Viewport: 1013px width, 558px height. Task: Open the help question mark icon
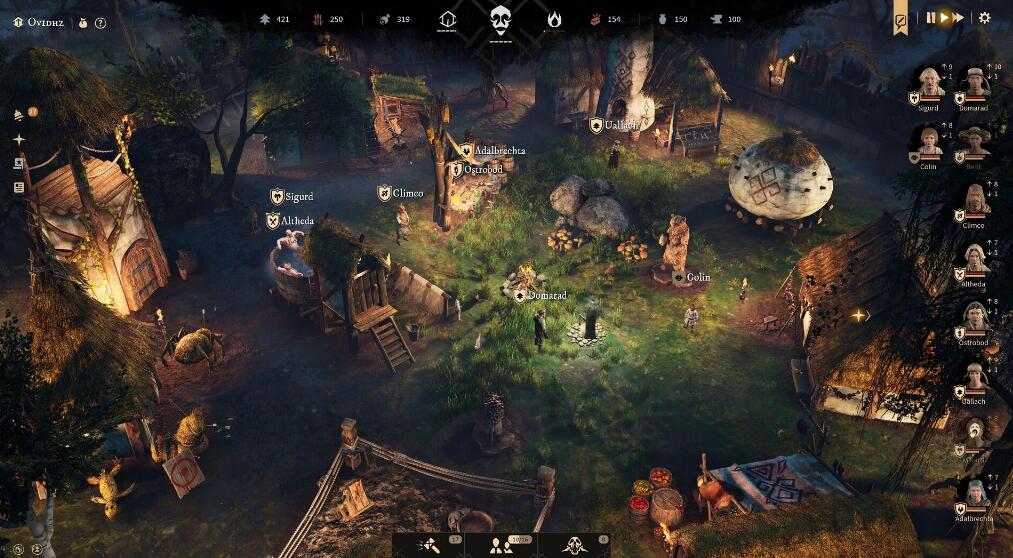tap(100, 22)
